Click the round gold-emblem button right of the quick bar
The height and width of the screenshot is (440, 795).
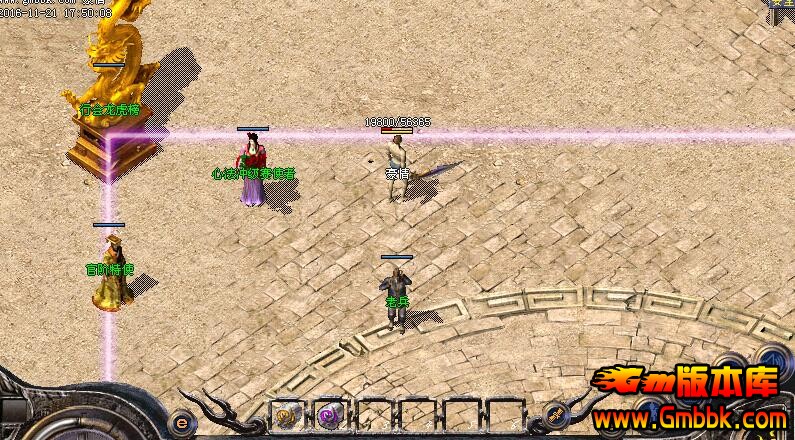[555, 415]
